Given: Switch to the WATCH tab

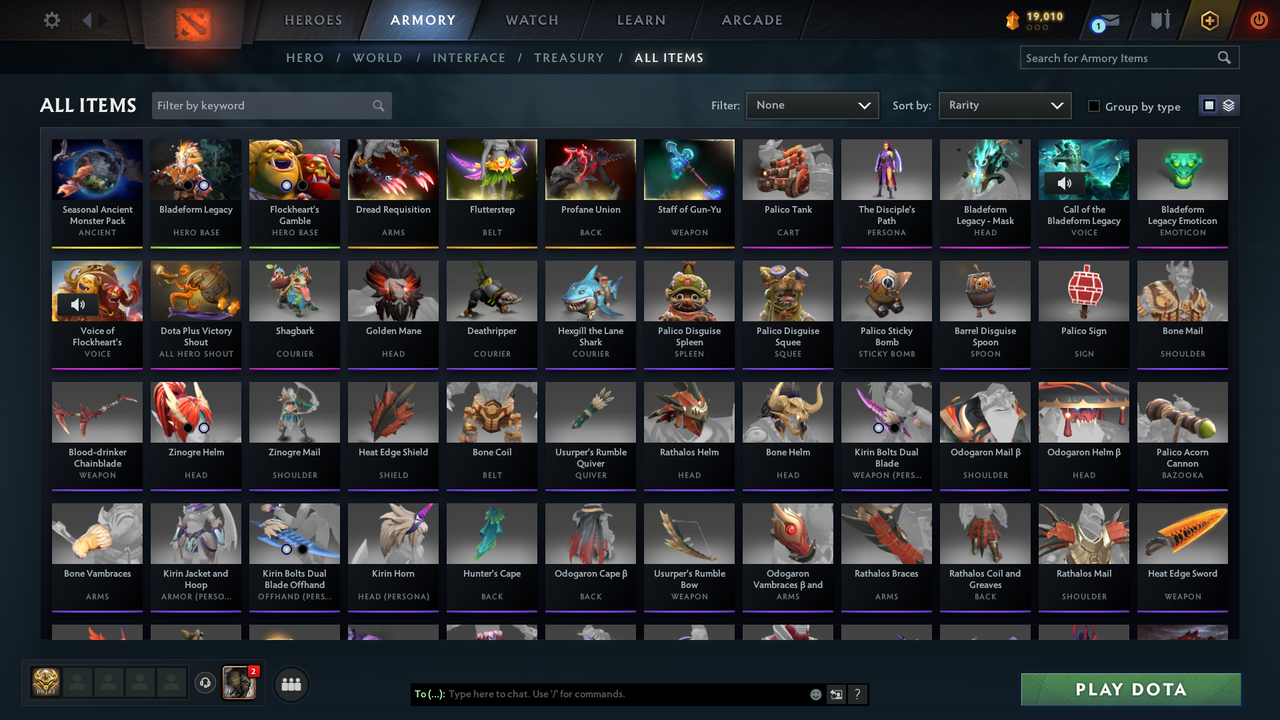Looking at the screenshot, I should tap(531, 20).
